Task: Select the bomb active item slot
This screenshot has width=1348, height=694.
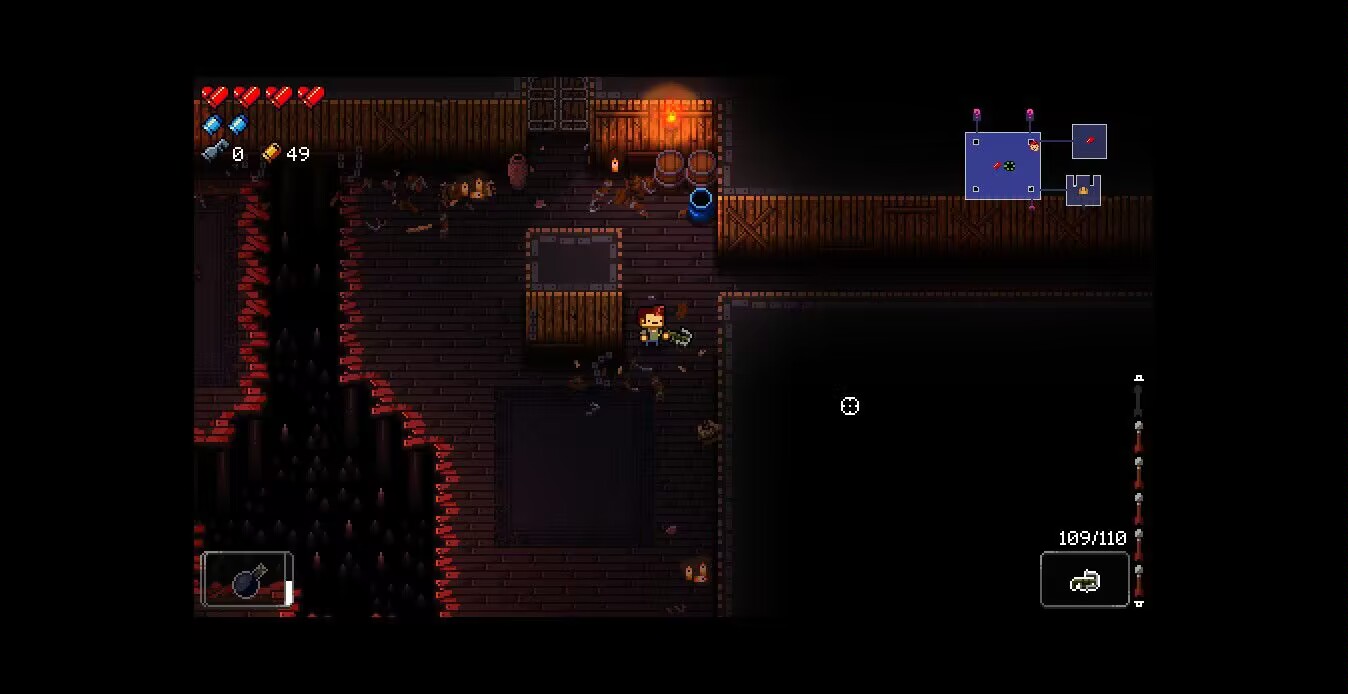Action: [x=246, y=579]
